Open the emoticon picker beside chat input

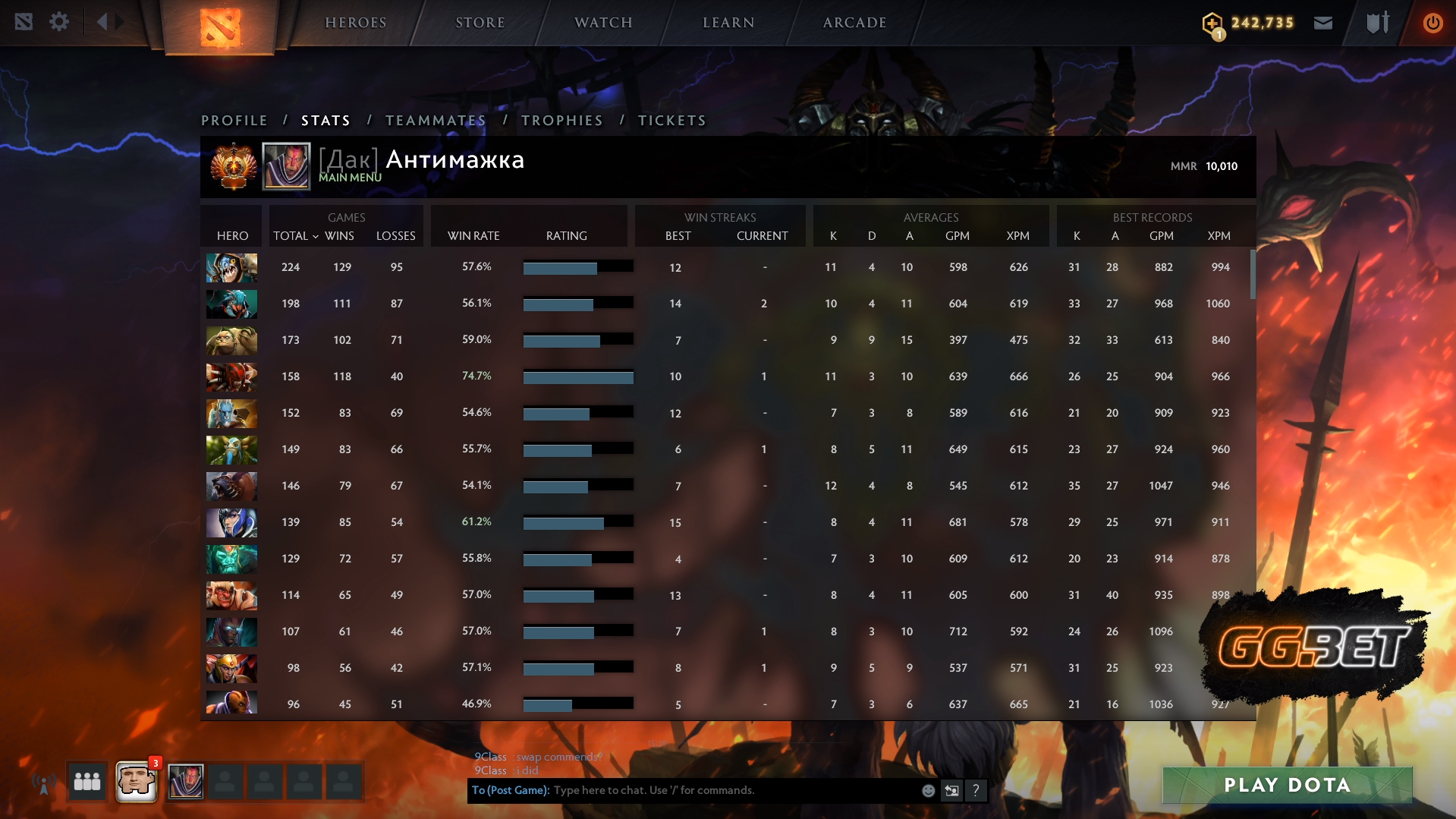pyautogui.click(x=927, y=790)
